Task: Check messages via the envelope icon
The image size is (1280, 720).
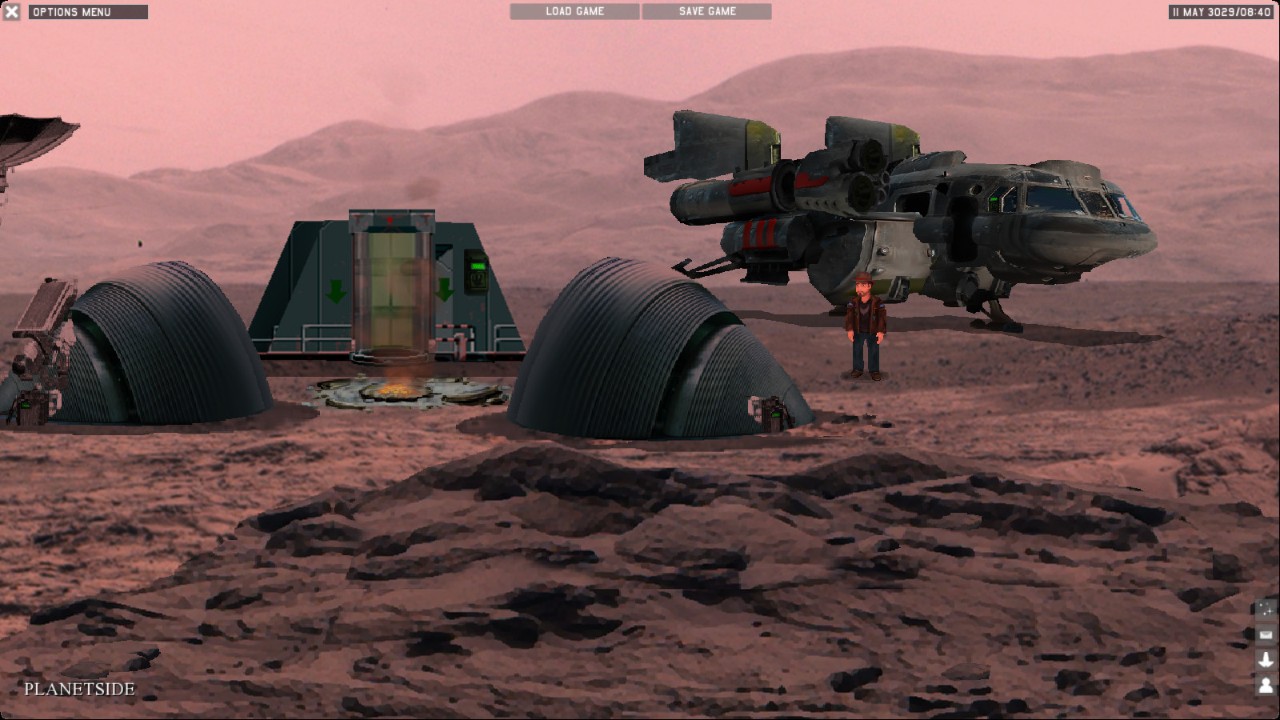Action: [x=1266, y=634]
